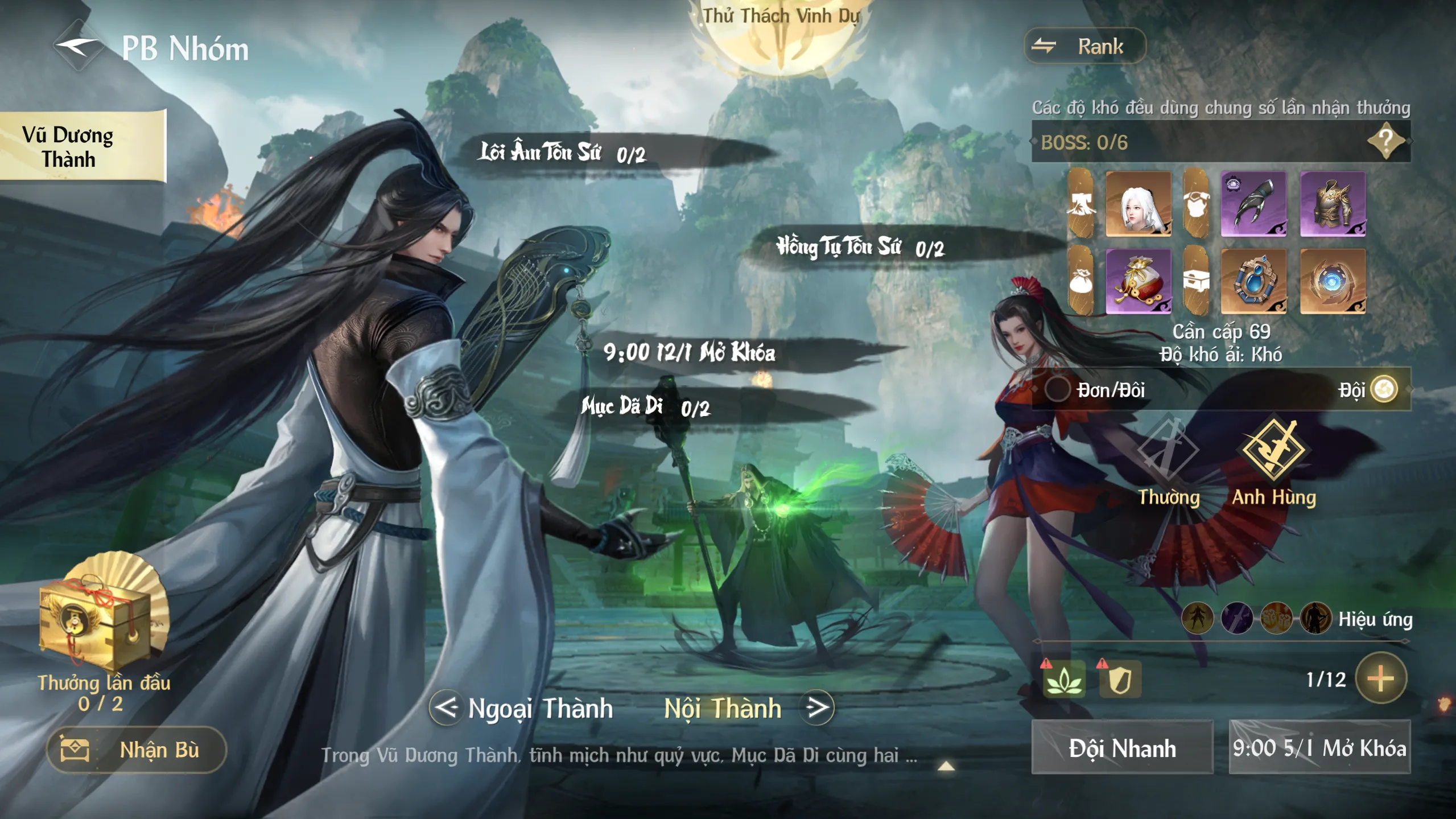View the red lucky pouch reward
1456x819 pixels.
[x=1138, y=281]
